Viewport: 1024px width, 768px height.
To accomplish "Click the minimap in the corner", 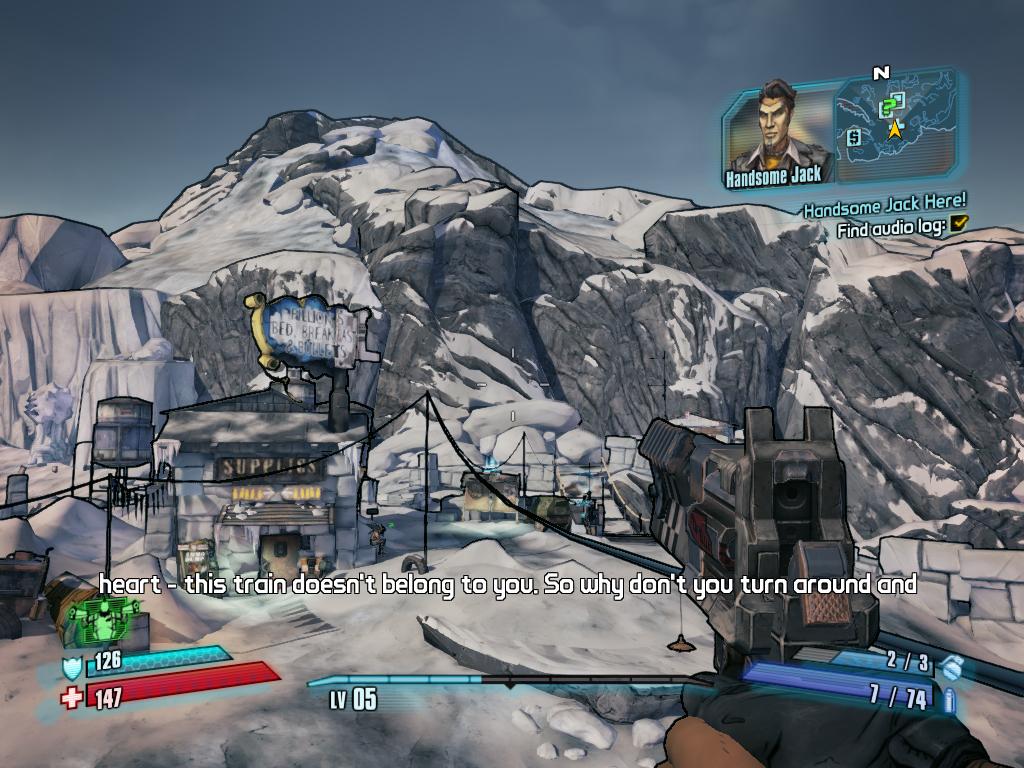I will click(x=894, y=130).
